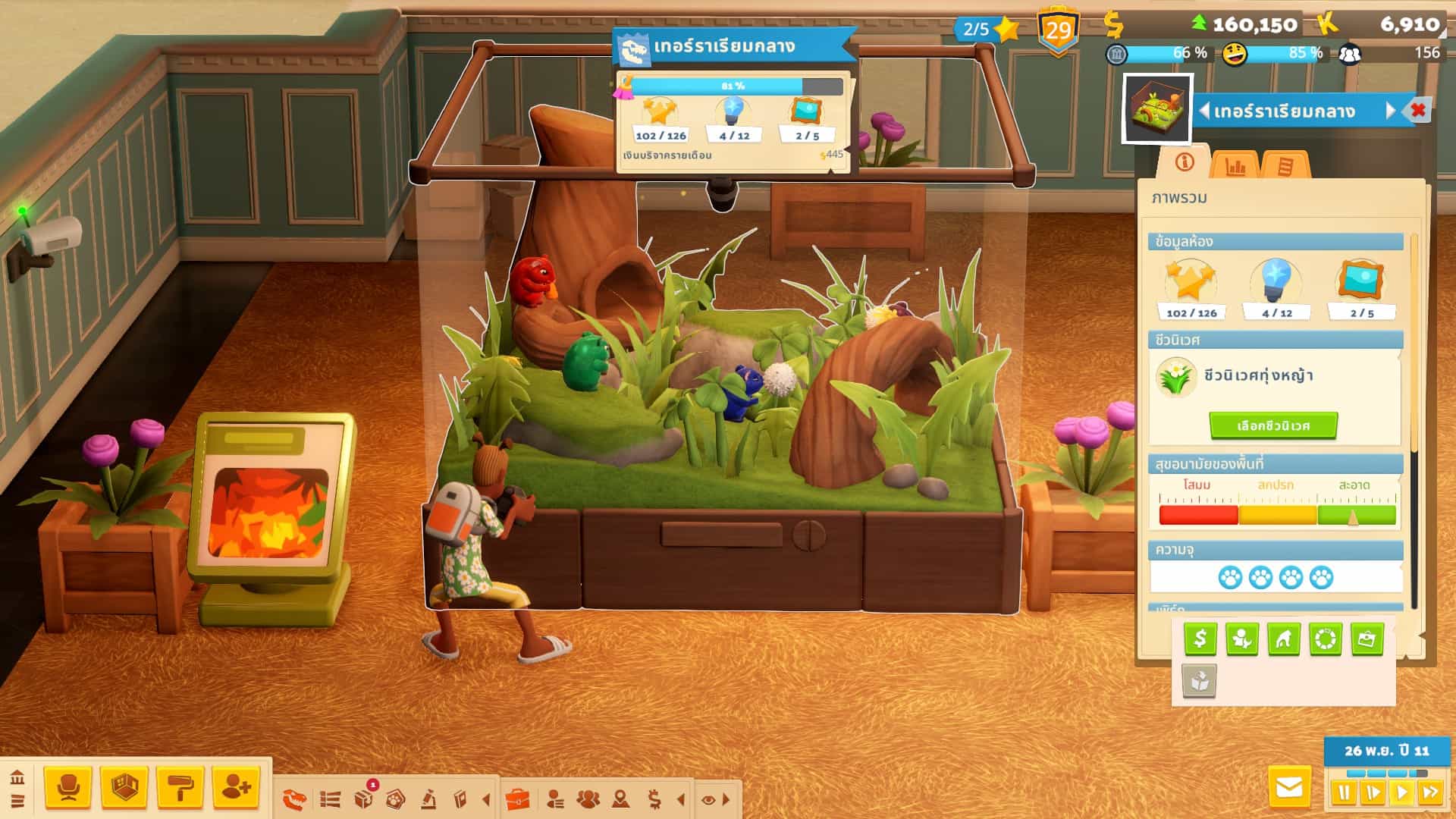Open the red briefcase management menu
The height and width of the screenshot is (819, 1456).
click(517, 799)
